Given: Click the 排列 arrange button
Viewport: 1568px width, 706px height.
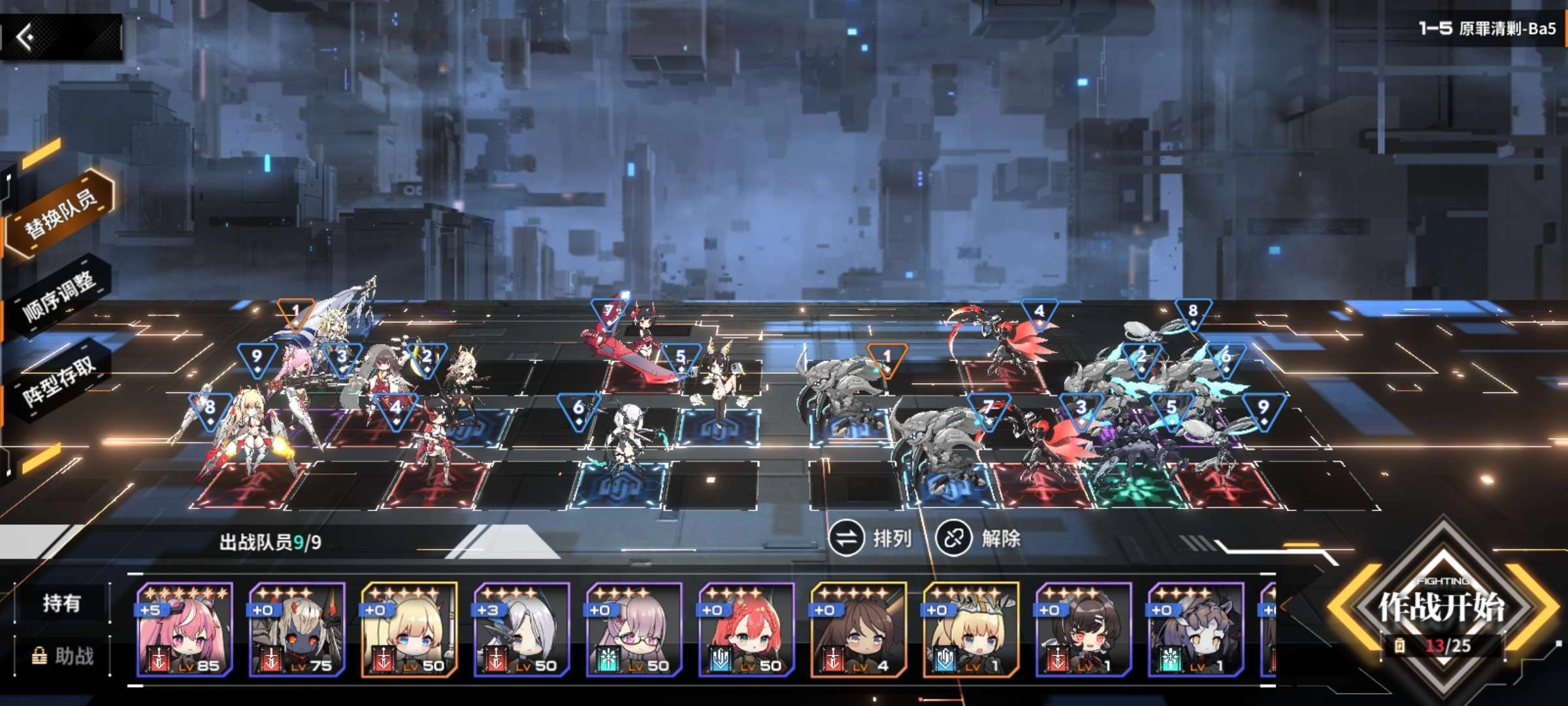Looking at the screenshot, I should point(871,539).
